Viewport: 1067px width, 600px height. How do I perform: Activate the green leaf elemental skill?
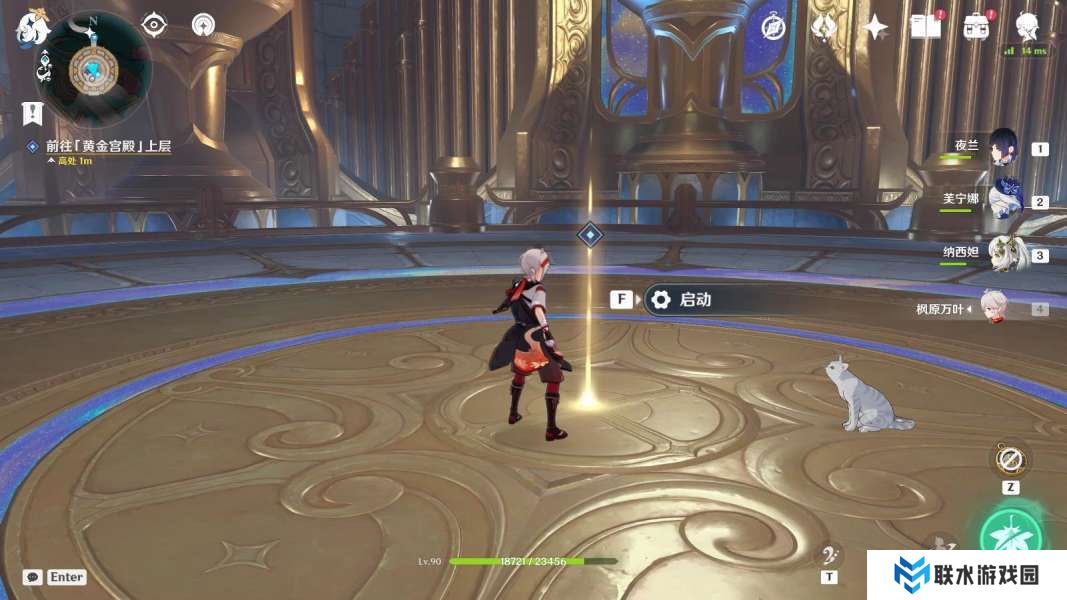(1010, 535)
